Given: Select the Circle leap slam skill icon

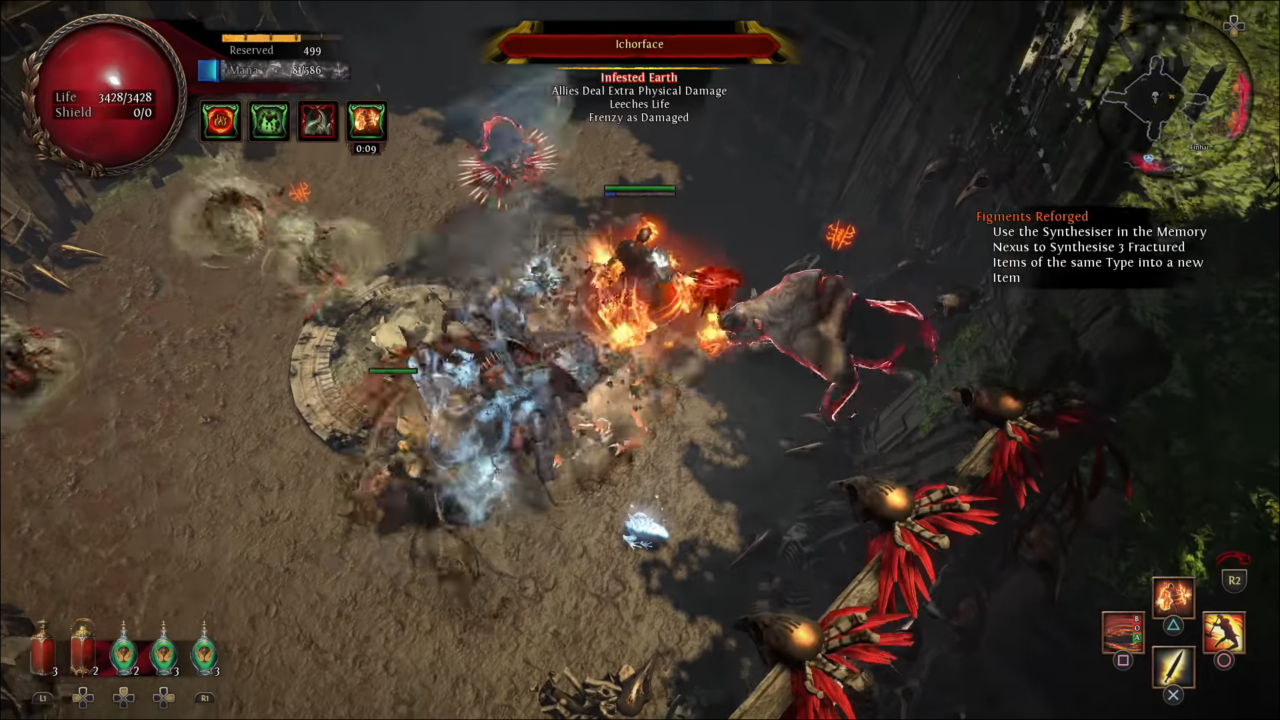Looking at the screenshot, I should 1222,632.
